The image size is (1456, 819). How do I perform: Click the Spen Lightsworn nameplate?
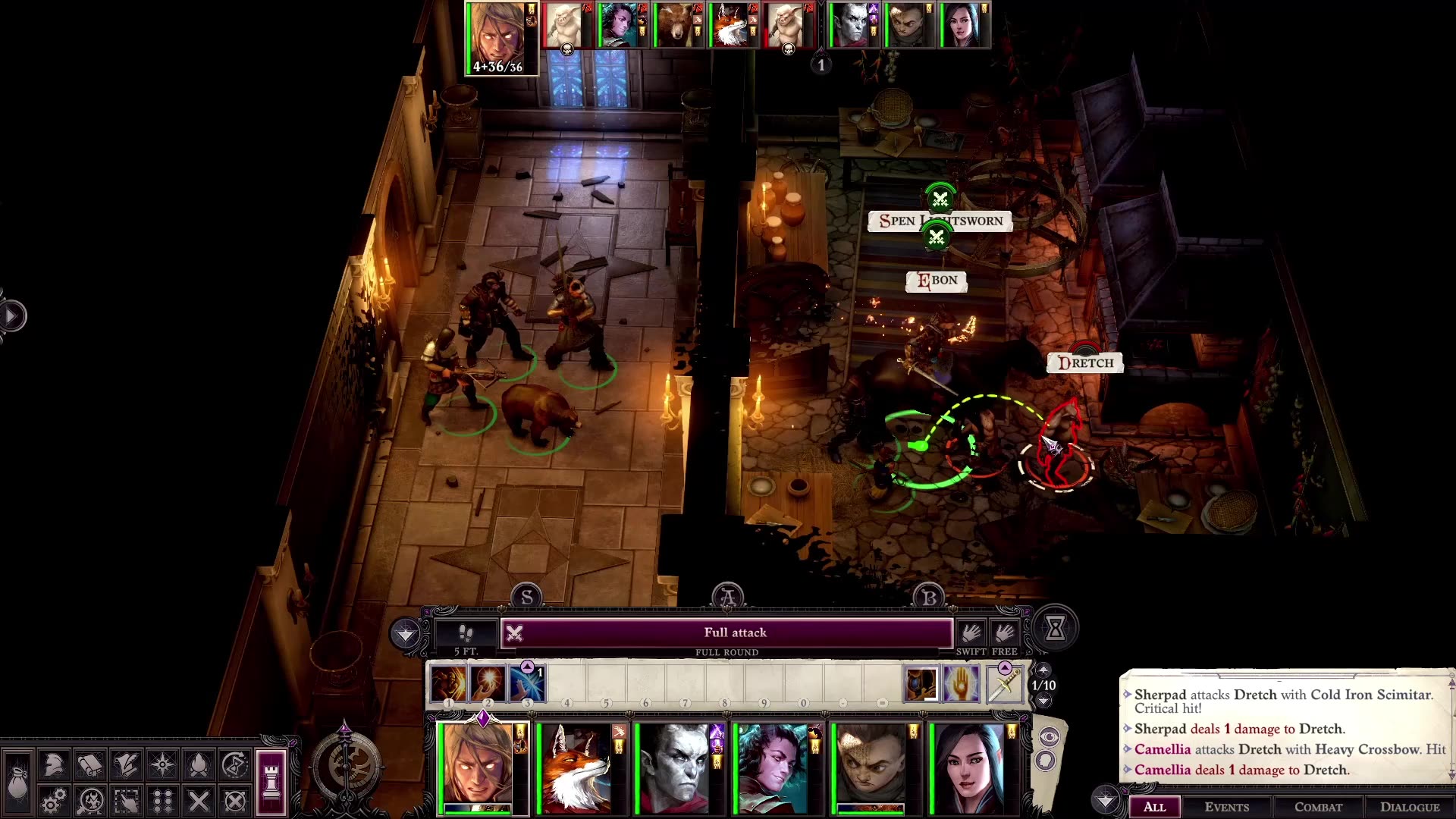943,221
